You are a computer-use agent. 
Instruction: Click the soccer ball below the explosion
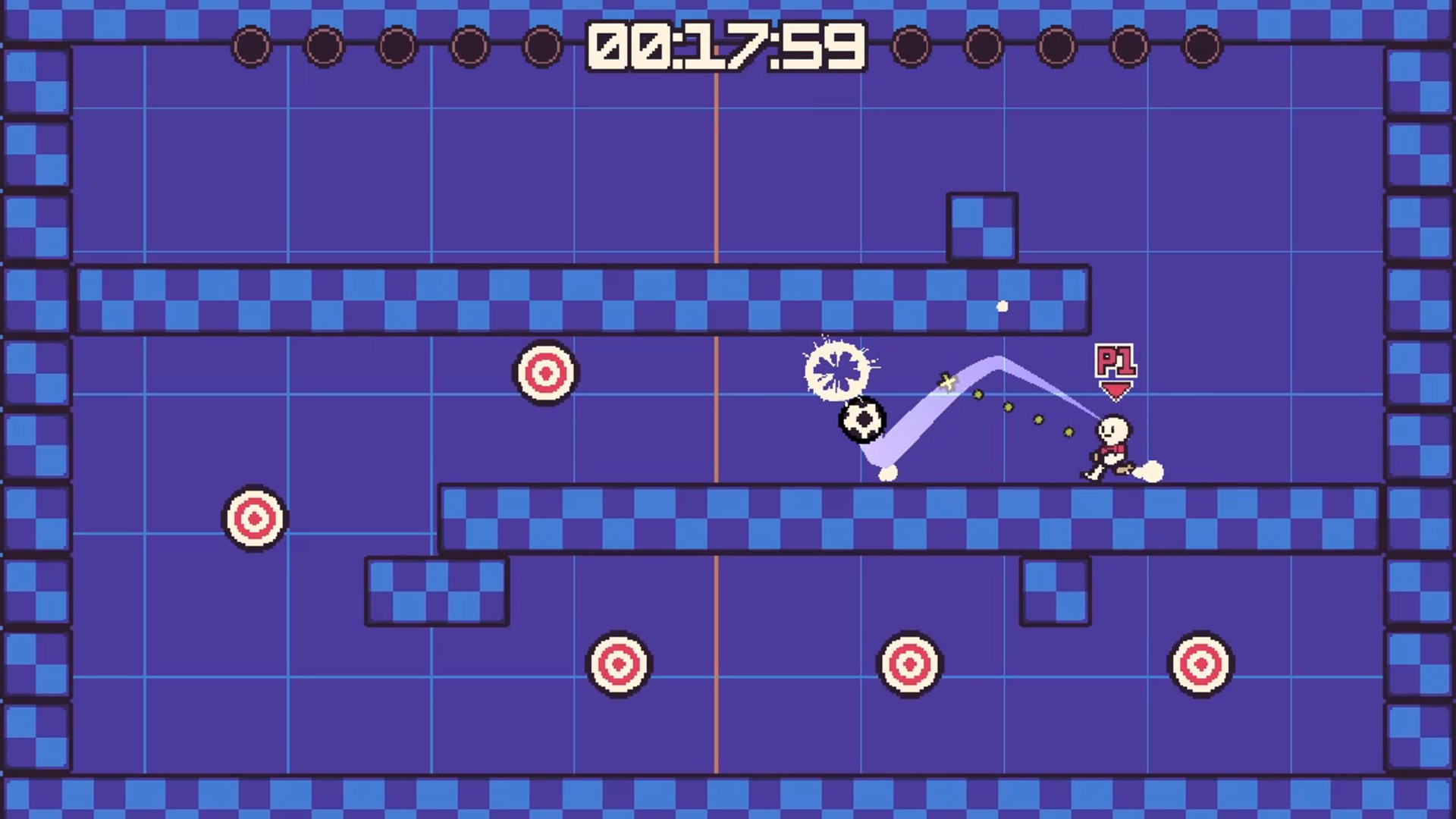pos(863,420)
